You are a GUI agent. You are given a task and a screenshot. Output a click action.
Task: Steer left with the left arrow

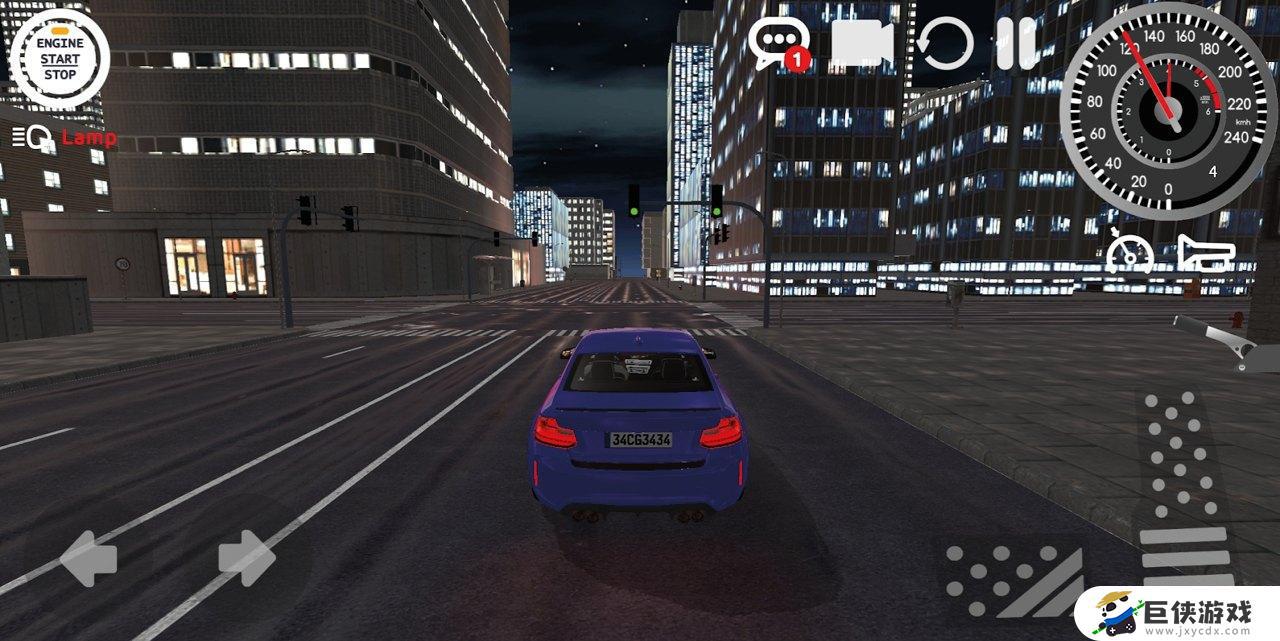[89, 558]
